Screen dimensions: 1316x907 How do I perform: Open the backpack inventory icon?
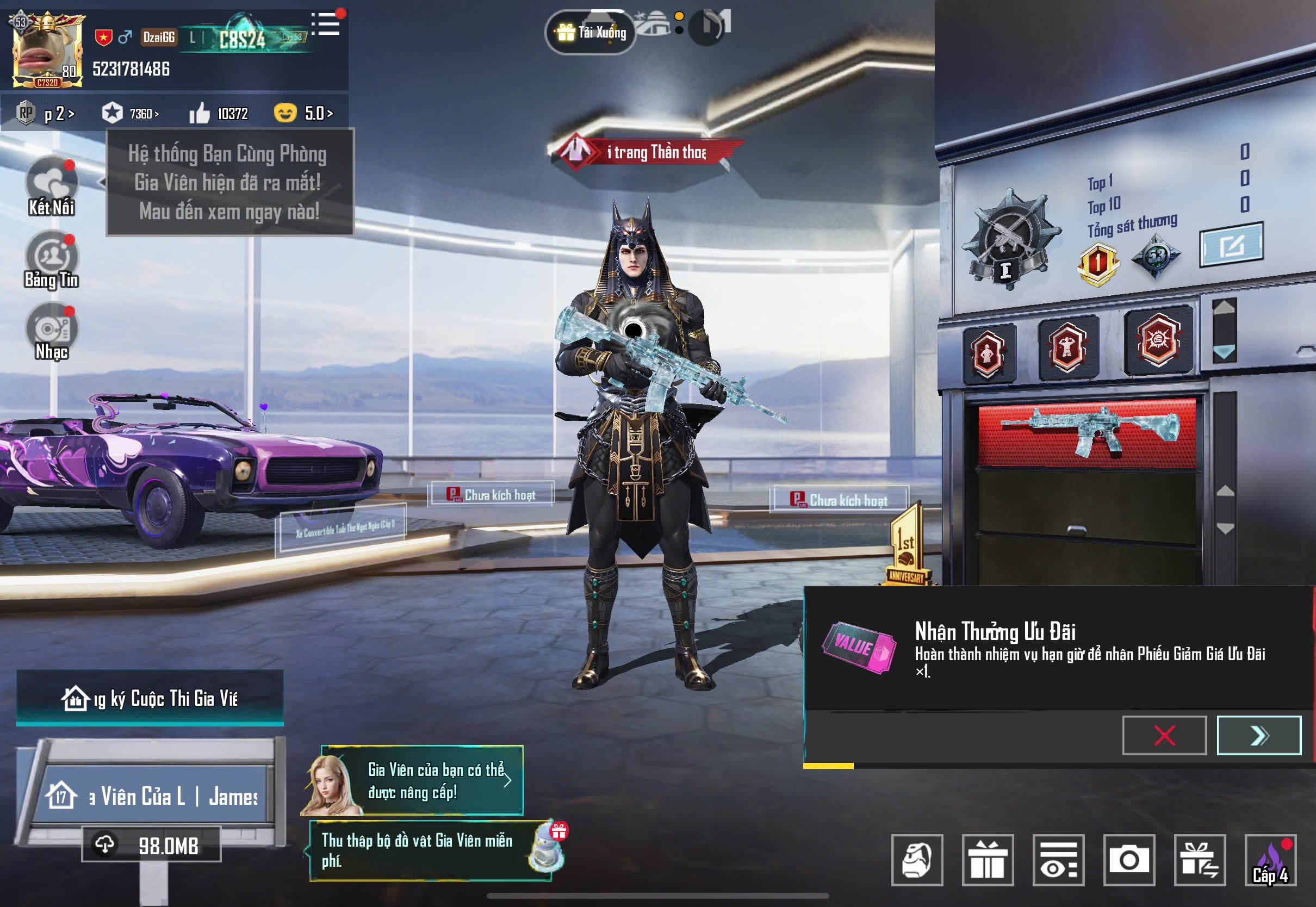[x=916, y=860]
